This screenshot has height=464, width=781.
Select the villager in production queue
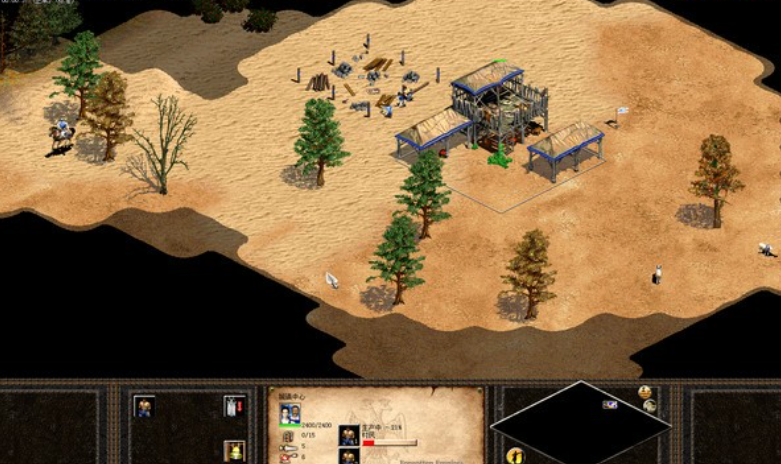pos(349,435)
